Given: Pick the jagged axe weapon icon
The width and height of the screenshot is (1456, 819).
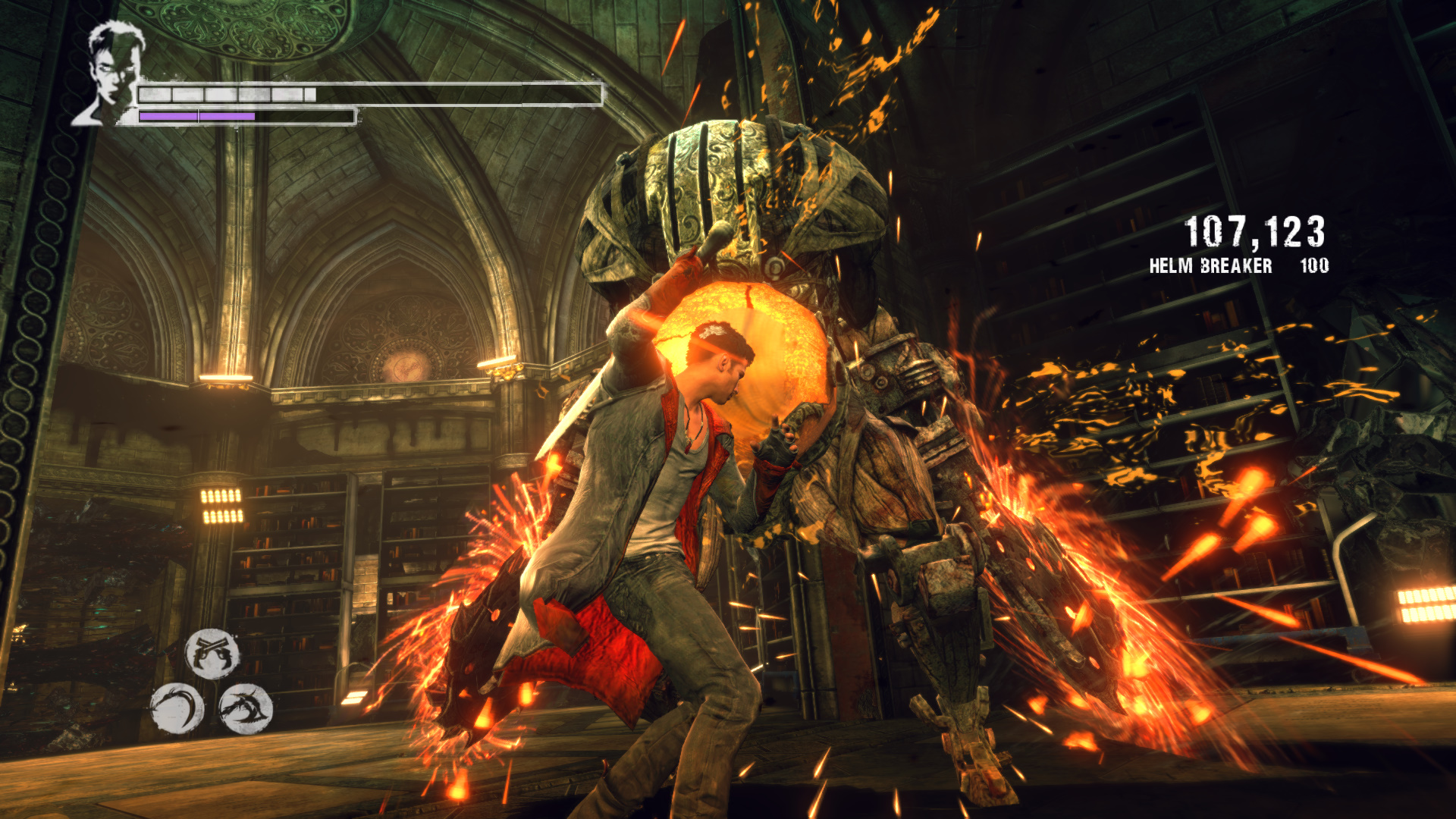Looking at the screenshot, I should (x=245, y=709).
